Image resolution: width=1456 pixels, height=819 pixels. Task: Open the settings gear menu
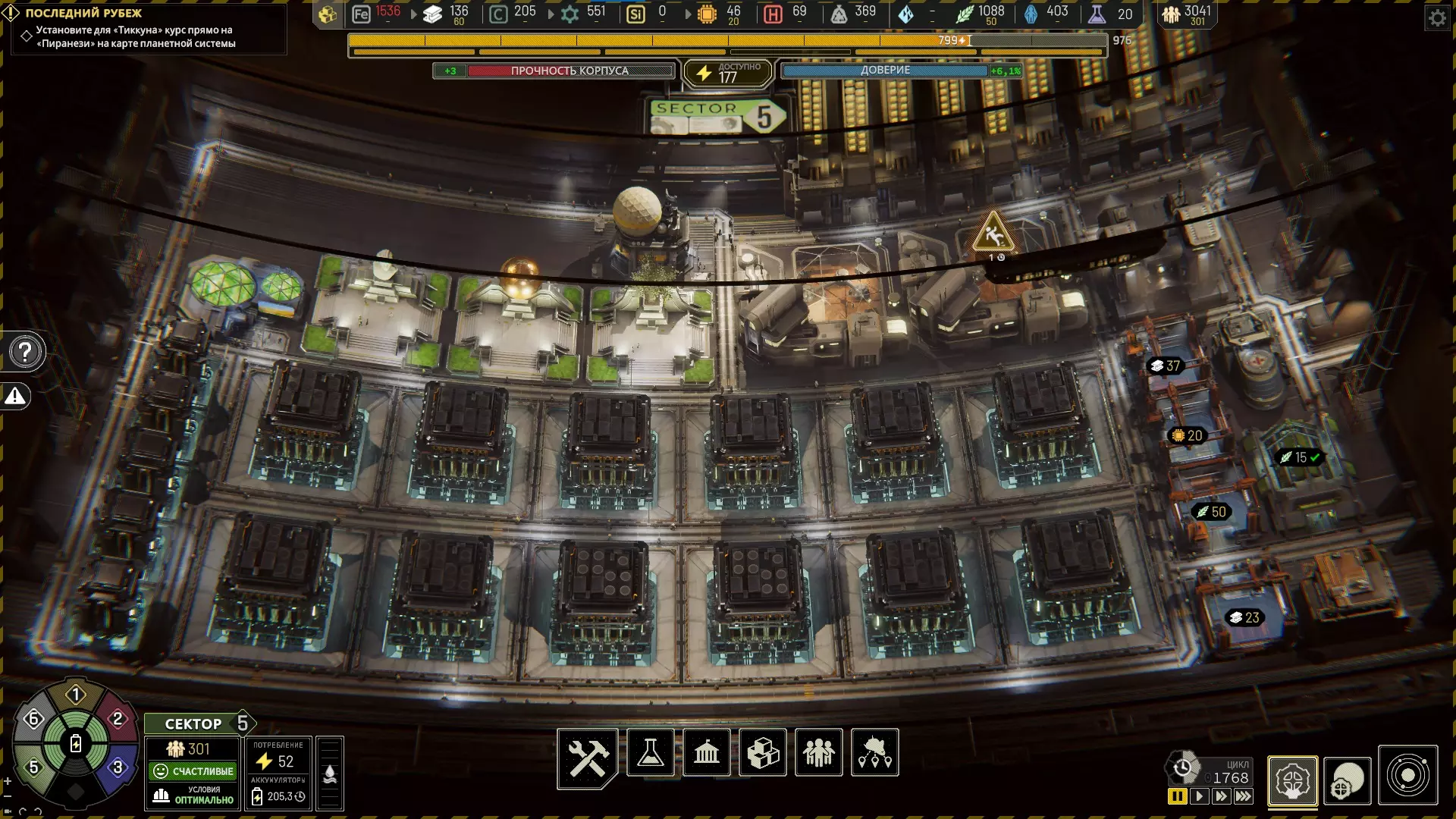point(1437,18)
